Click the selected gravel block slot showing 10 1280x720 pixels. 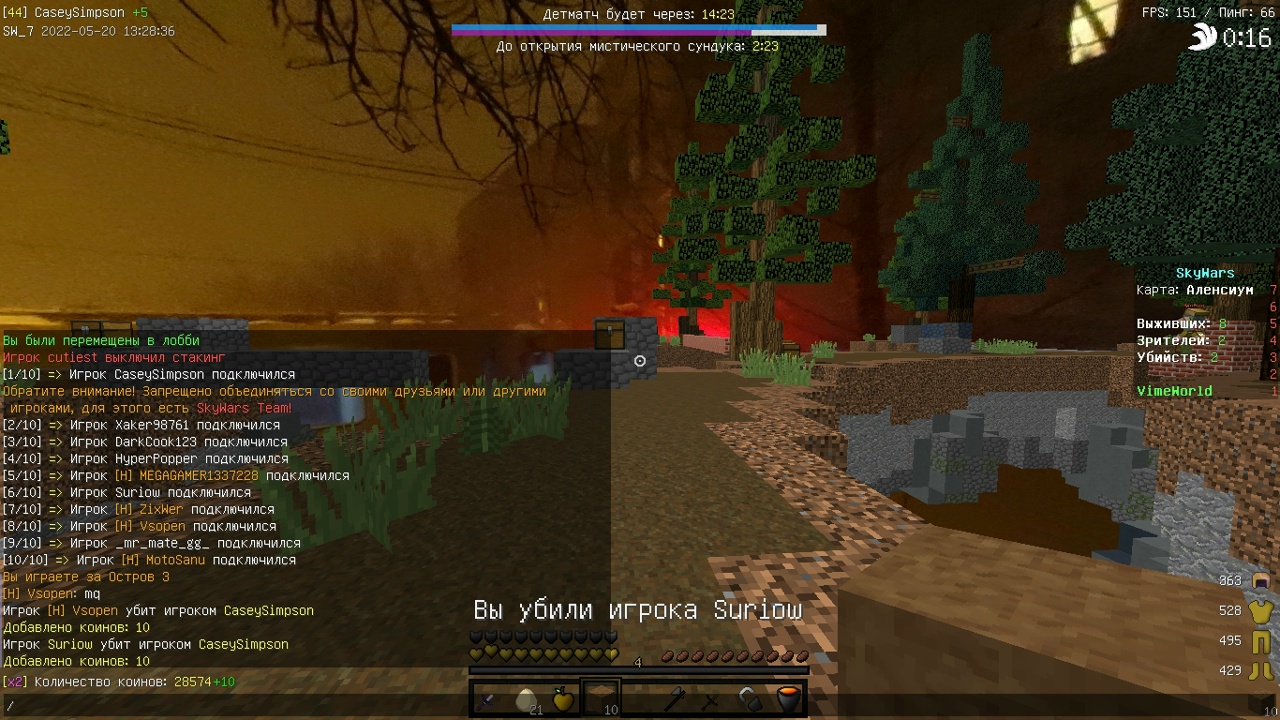(x=602, y=697)
